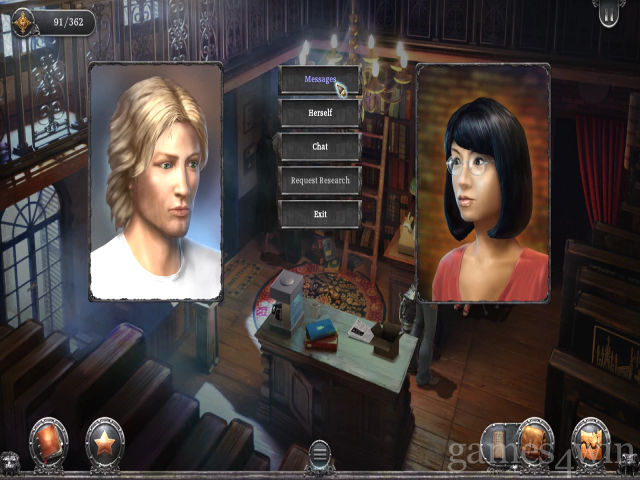Open the star achievements icon
Image resolution: width=640 pixels, height=480 pixels.
[104, 443]
